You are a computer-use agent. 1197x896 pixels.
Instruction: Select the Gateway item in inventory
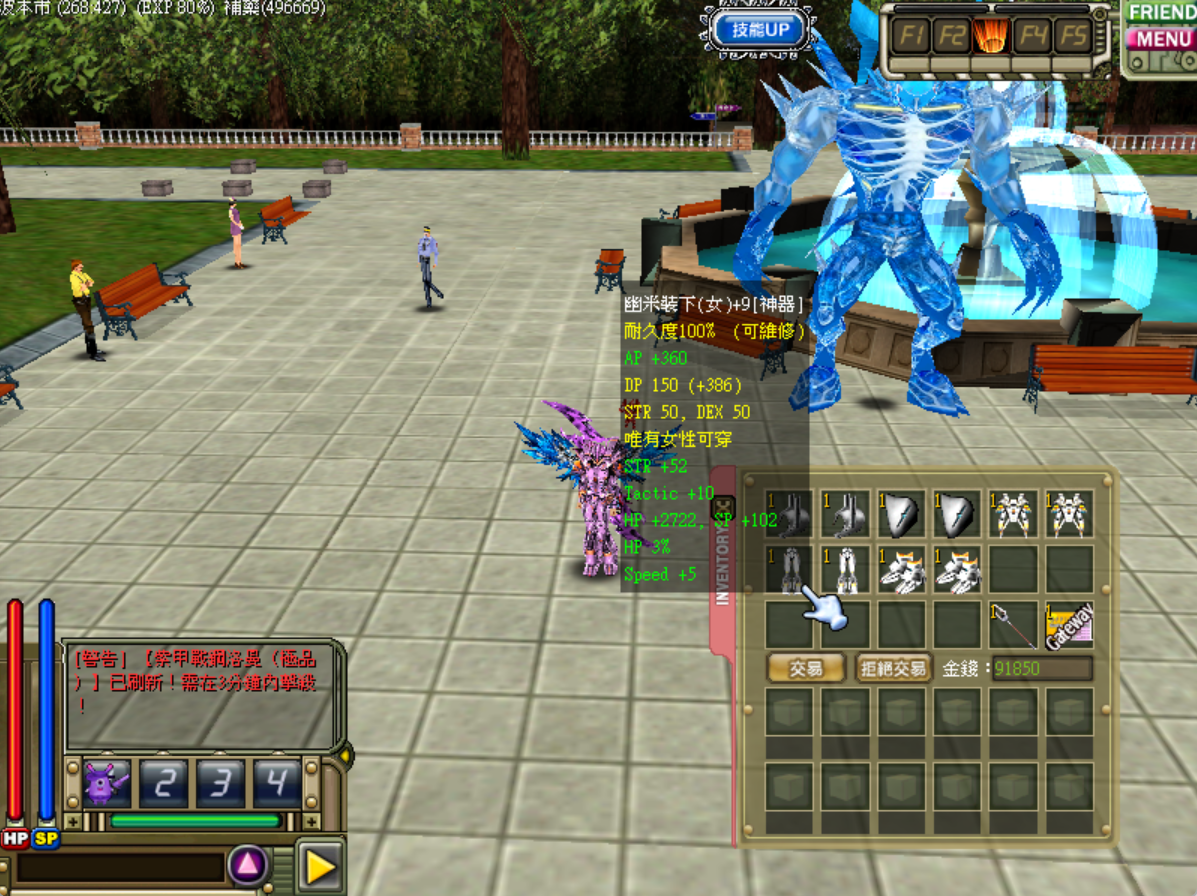coord(1069,625)
